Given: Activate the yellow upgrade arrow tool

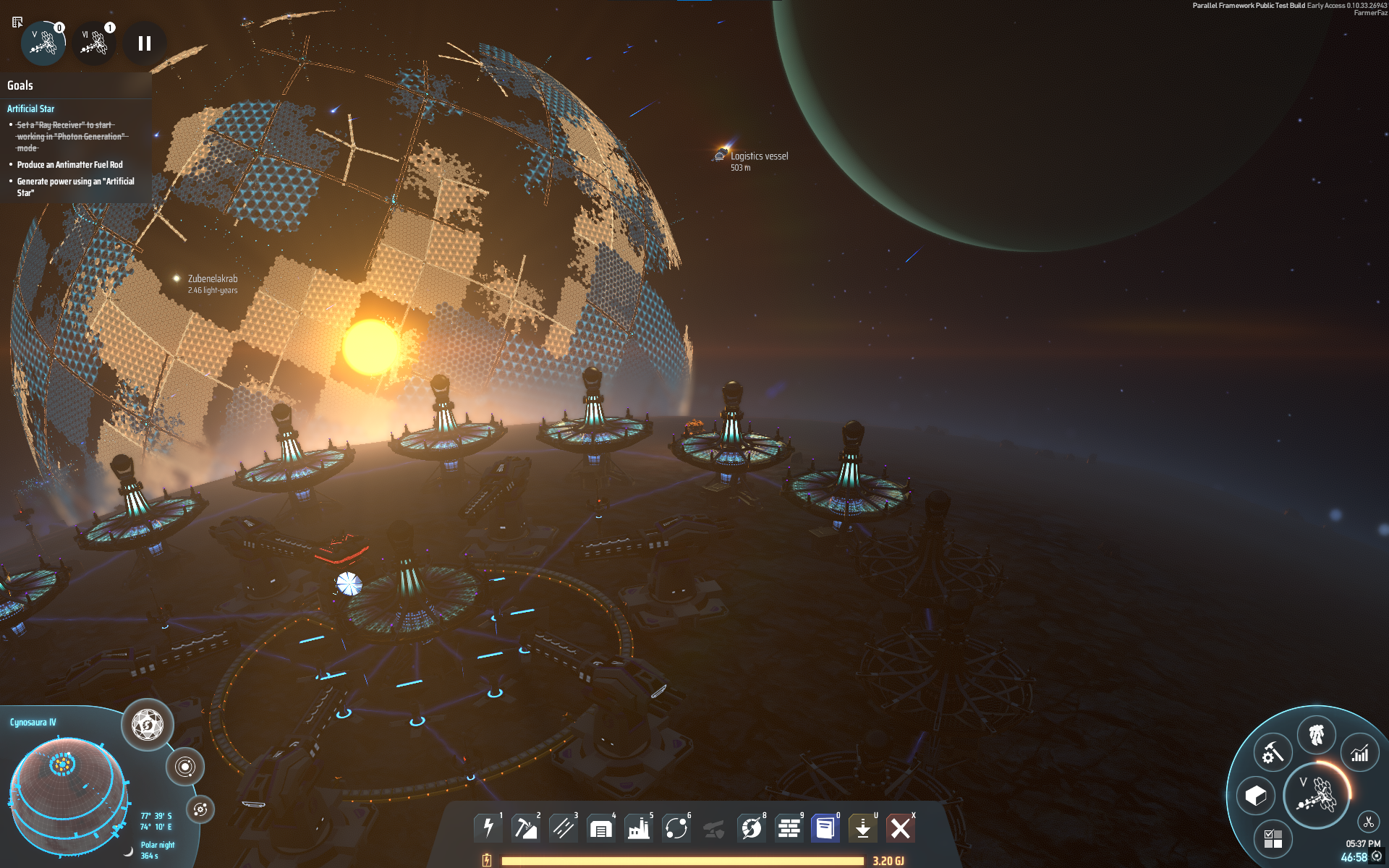Looking at the screenshot, I should pyautogui.click(x=863, y=827).
